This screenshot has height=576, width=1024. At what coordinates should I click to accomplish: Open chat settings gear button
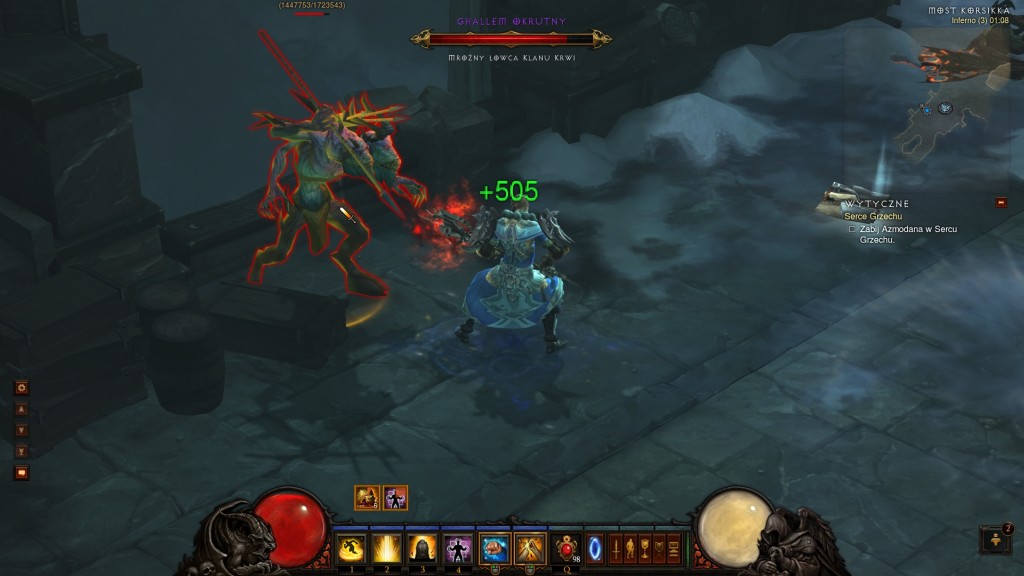tap(21, 387)
